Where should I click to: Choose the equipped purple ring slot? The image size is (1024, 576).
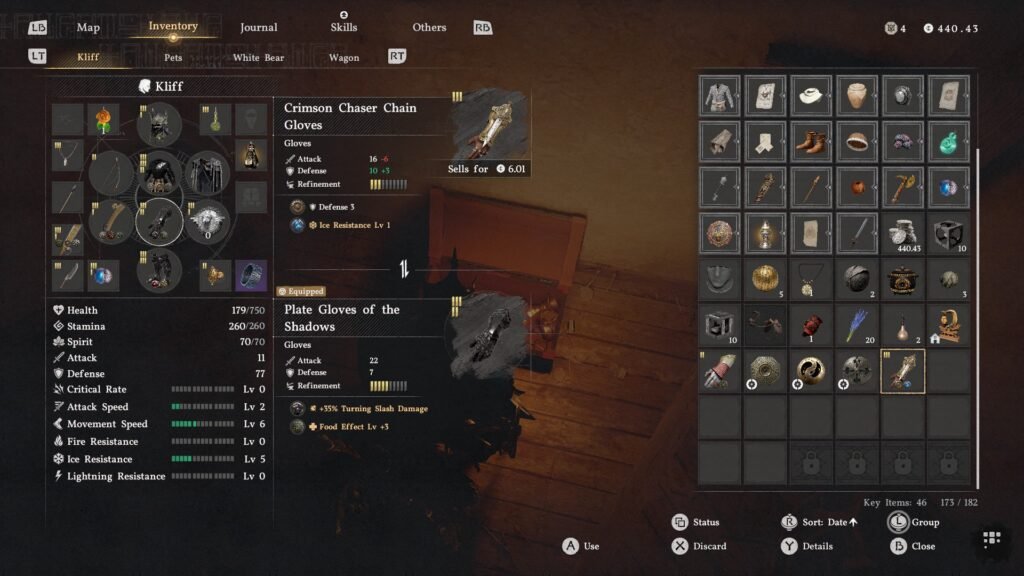pos(251,272)
